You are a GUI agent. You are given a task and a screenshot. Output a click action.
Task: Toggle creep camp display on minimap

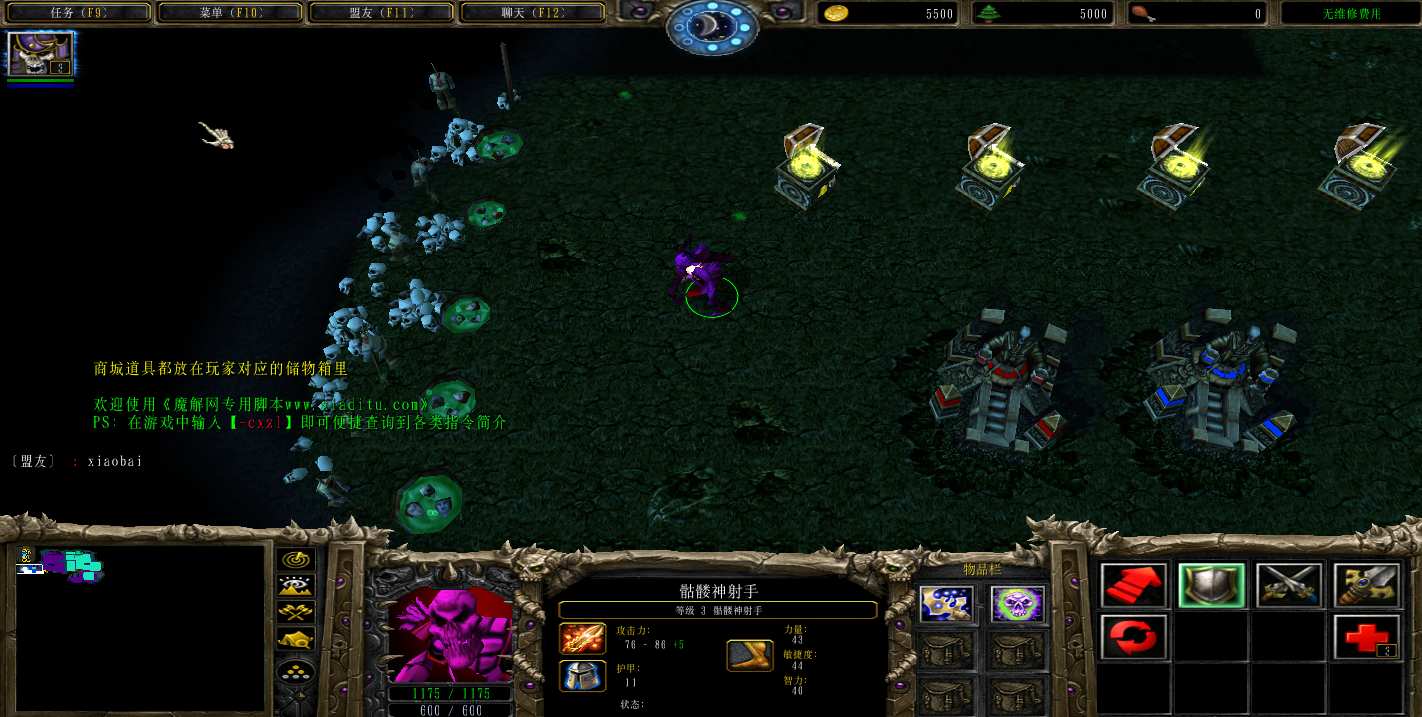[x=296, y=639]
